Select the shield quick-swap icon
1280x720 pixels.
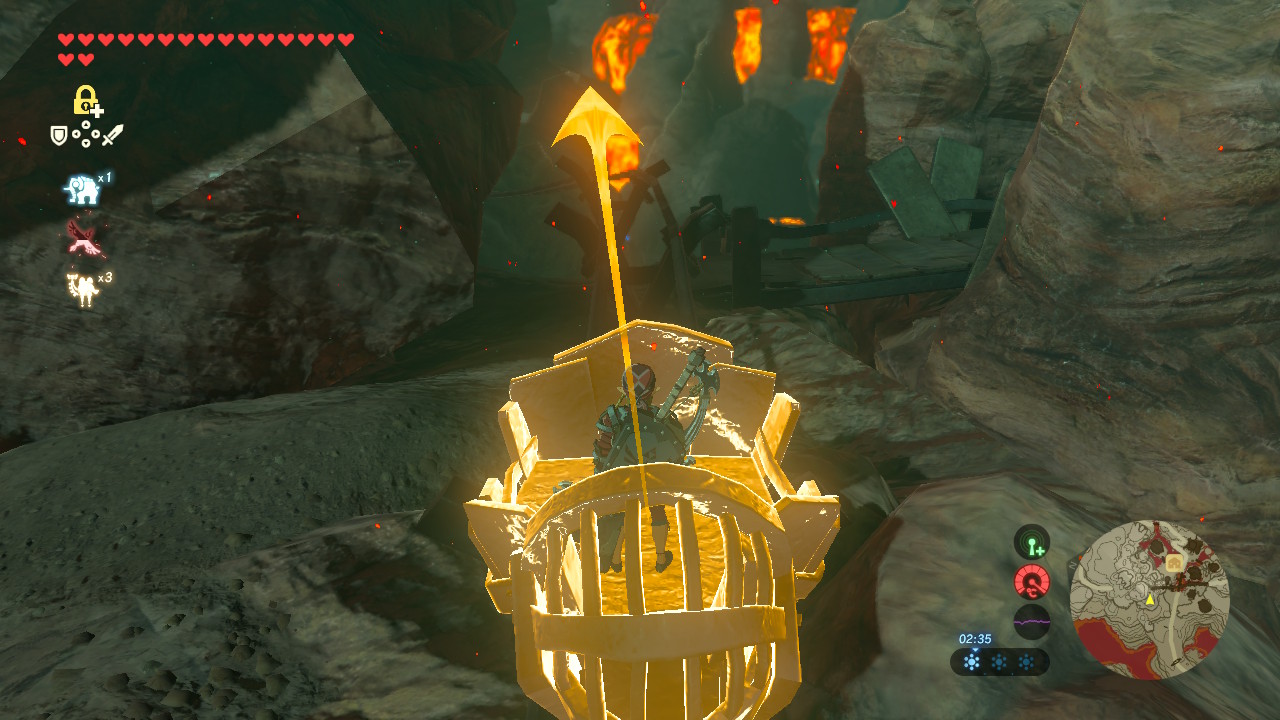coord(60,135)
